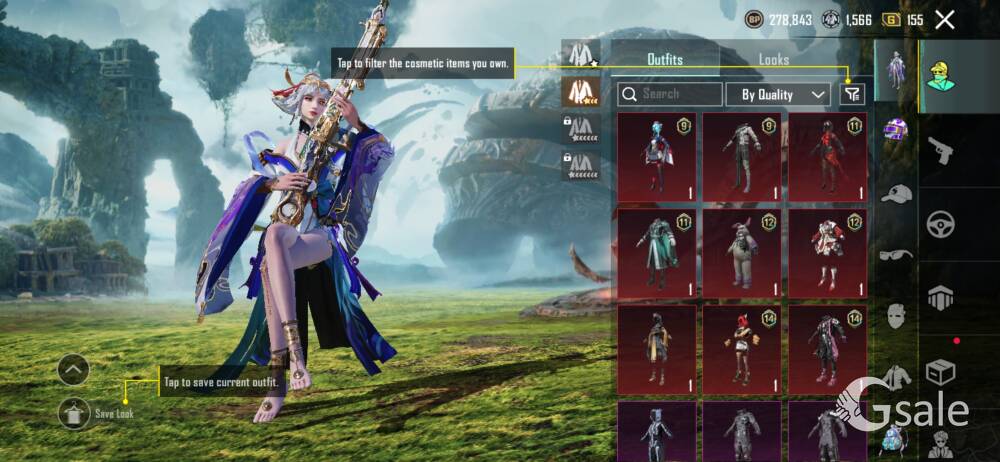This screenshot has height=462, width=1000.
Task: Open the steering wheel vehicle section
Action: tap(941, 224)
